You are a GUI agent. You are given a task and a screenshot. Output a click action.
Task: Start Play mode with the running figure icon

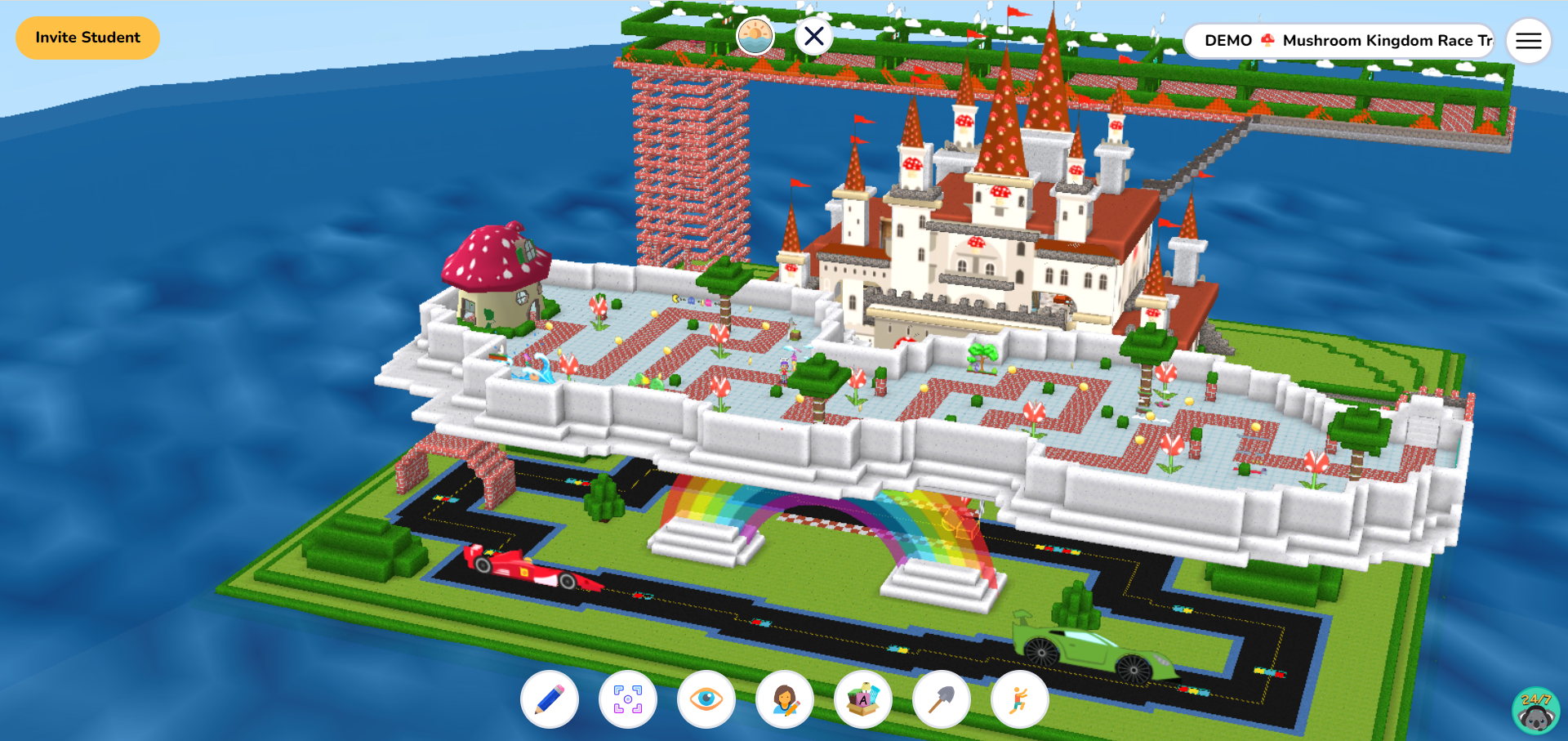coord(1020,699)
